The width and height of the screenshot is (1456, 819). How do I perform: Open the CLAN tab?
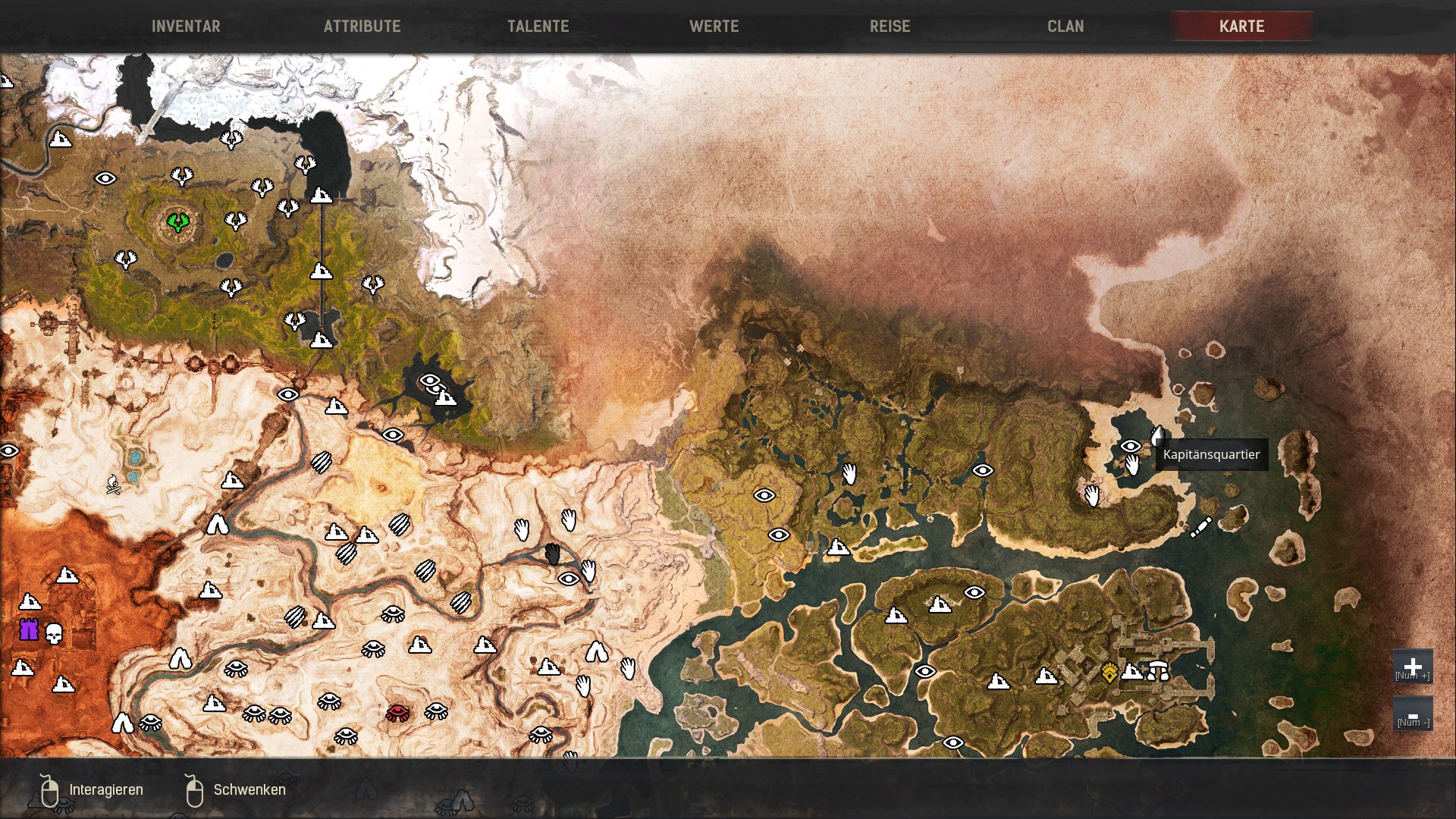(1065, 27)
